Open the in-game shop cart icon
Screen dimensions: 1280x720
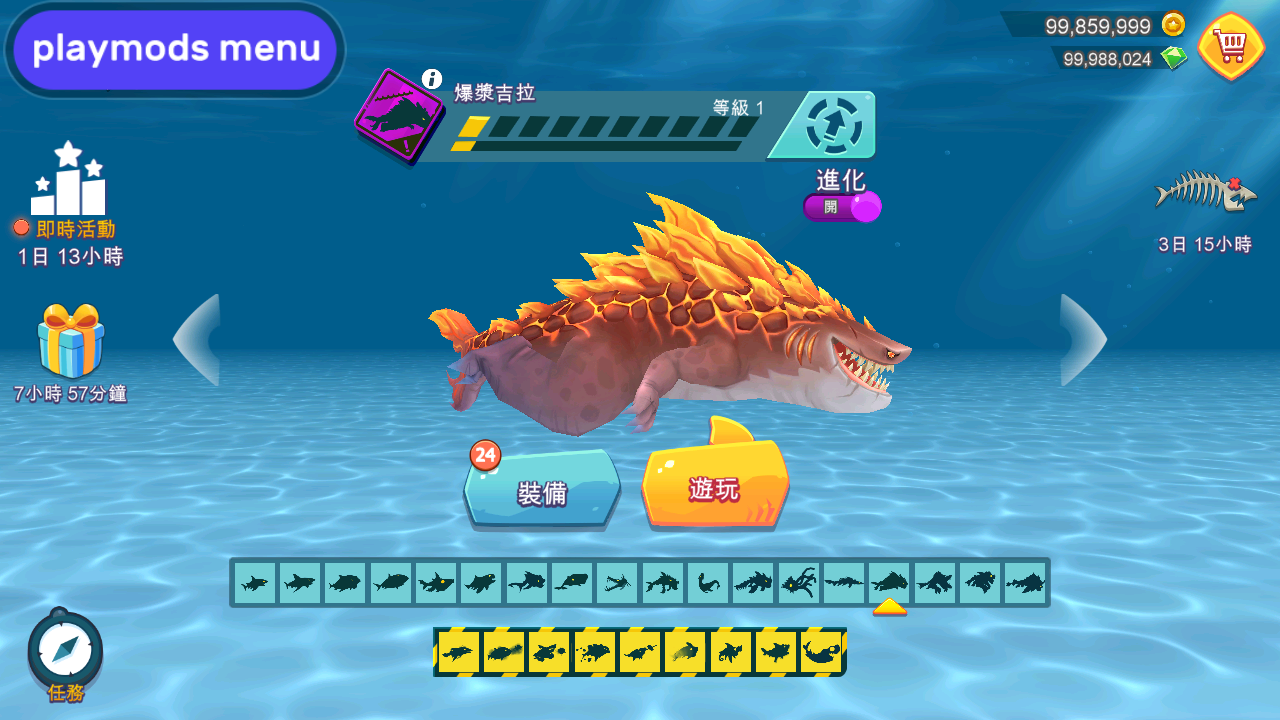click(1232, 42)
